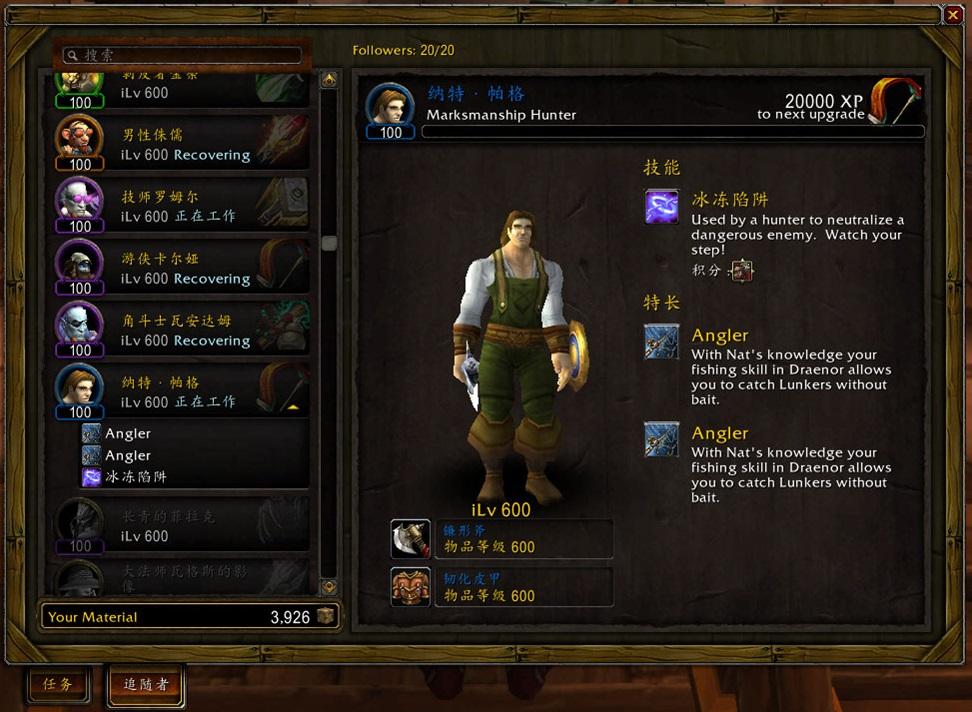
Task: Select follower 技师罗姆尔
Action: 182,206
